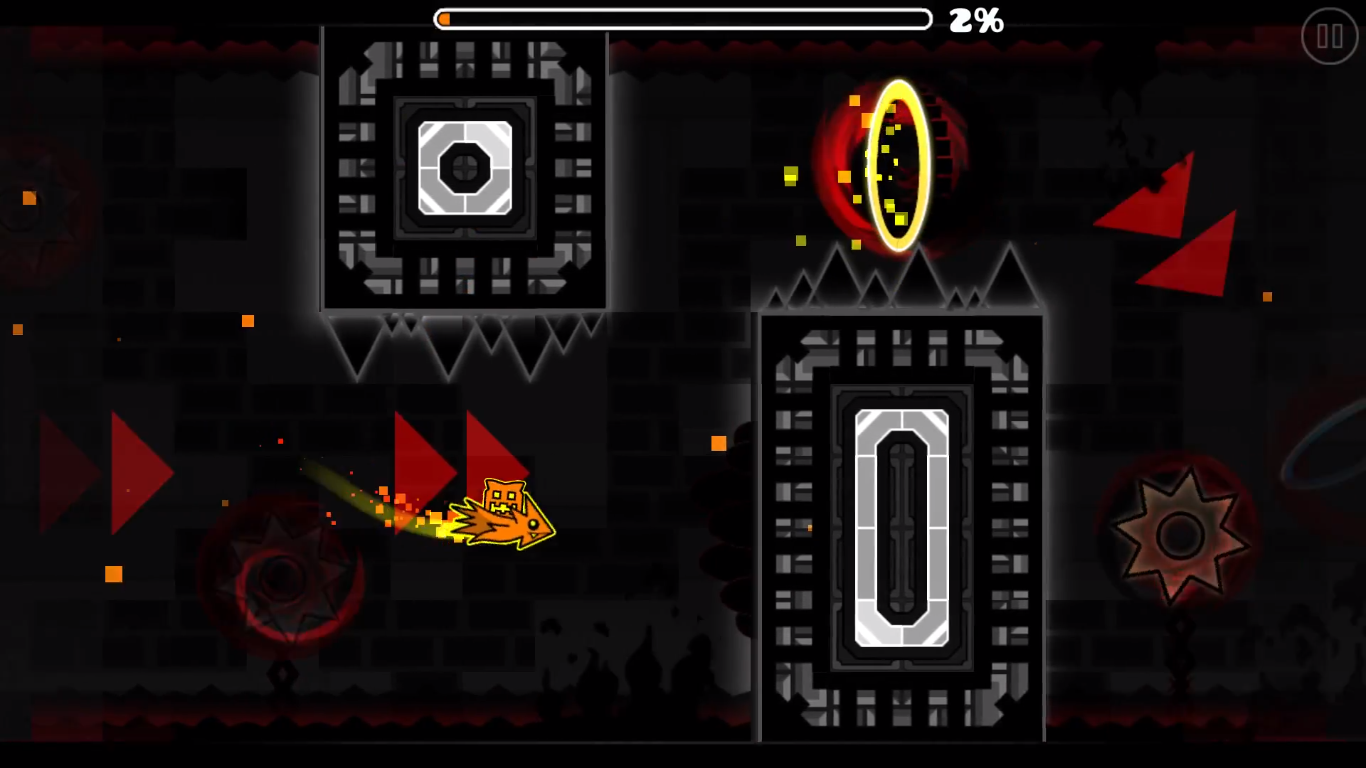Click the pause button in top-right corner
This screenshot has width=1366, height=768.
coord(1329,38)
